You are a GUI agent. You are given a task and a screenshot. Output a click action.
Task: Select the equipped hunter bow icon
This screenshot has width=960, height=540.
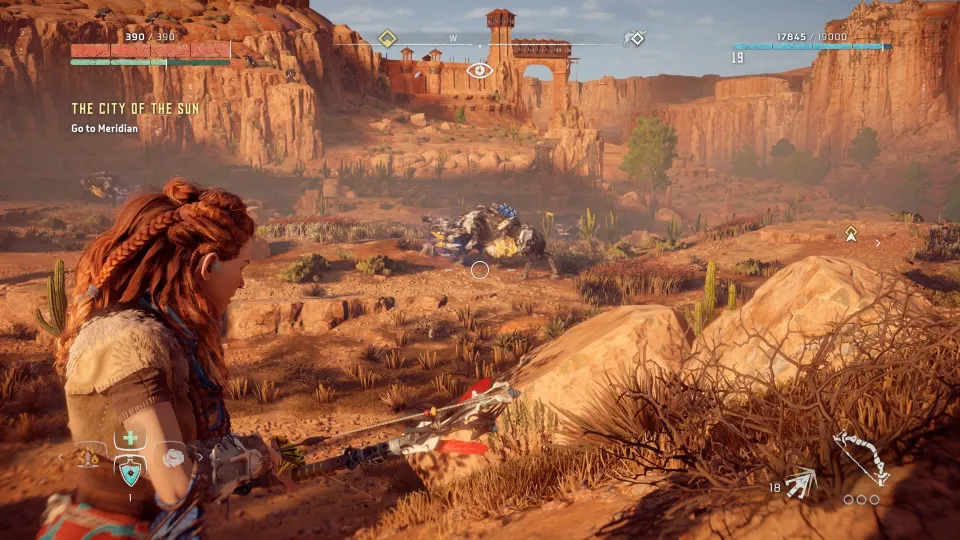[x=861, y=458]
